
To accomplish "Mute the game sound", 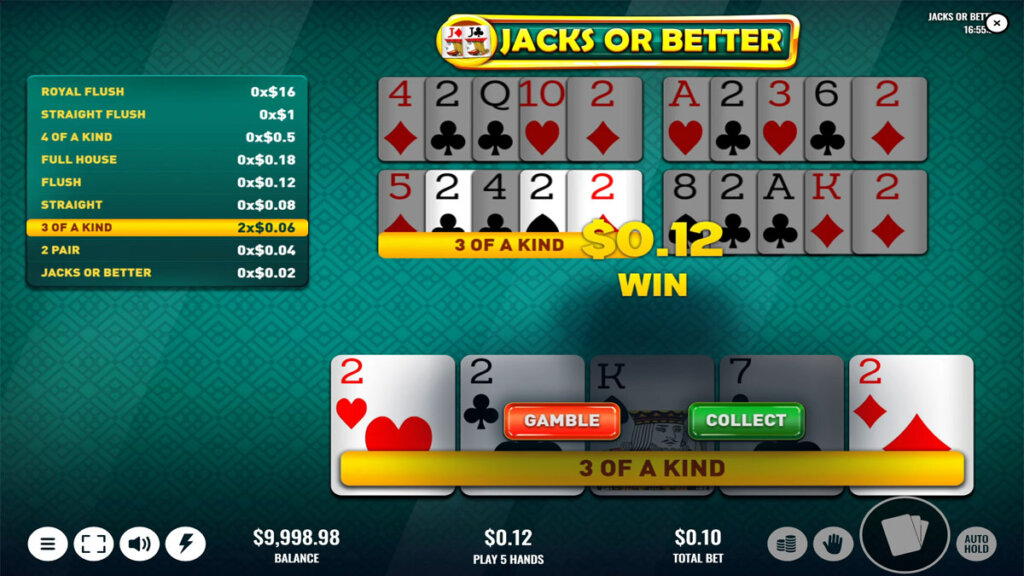I will (140, 544).
